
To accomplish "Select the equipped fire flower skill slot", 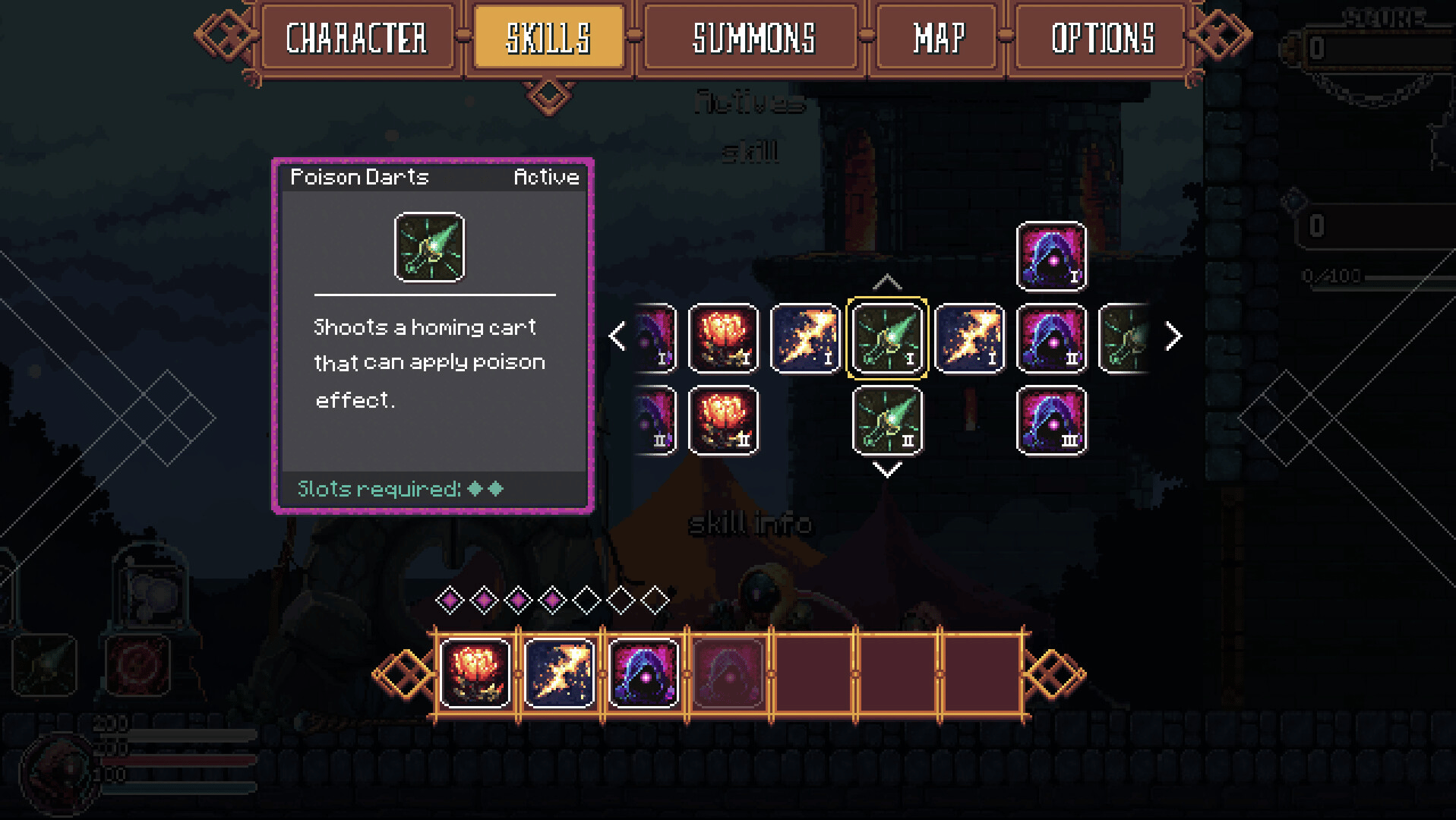I will (475, 673).
